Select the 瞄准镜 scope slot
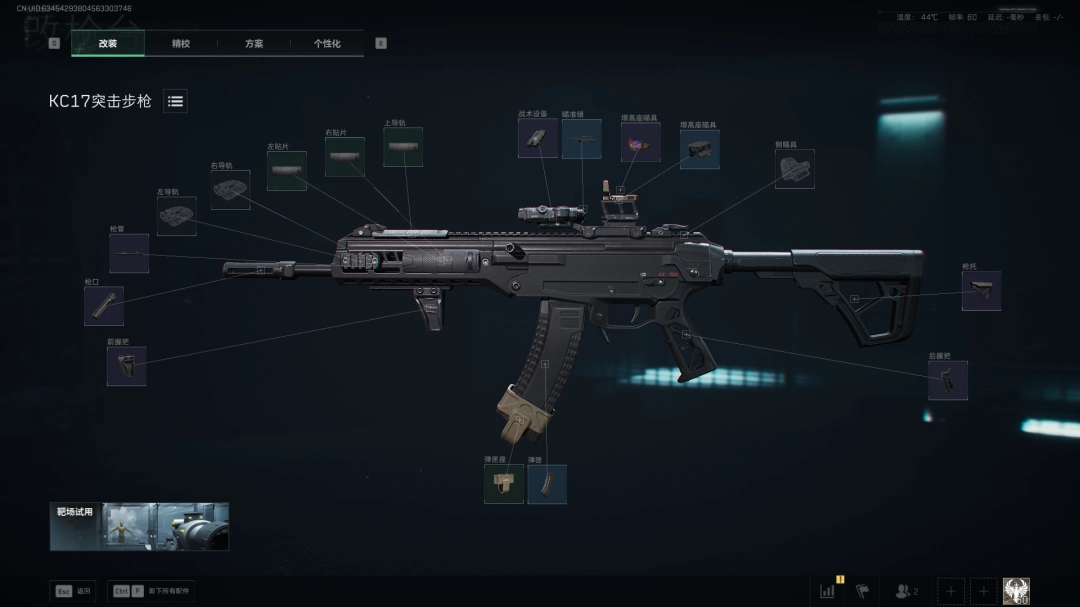 click(x=581, y=139)
